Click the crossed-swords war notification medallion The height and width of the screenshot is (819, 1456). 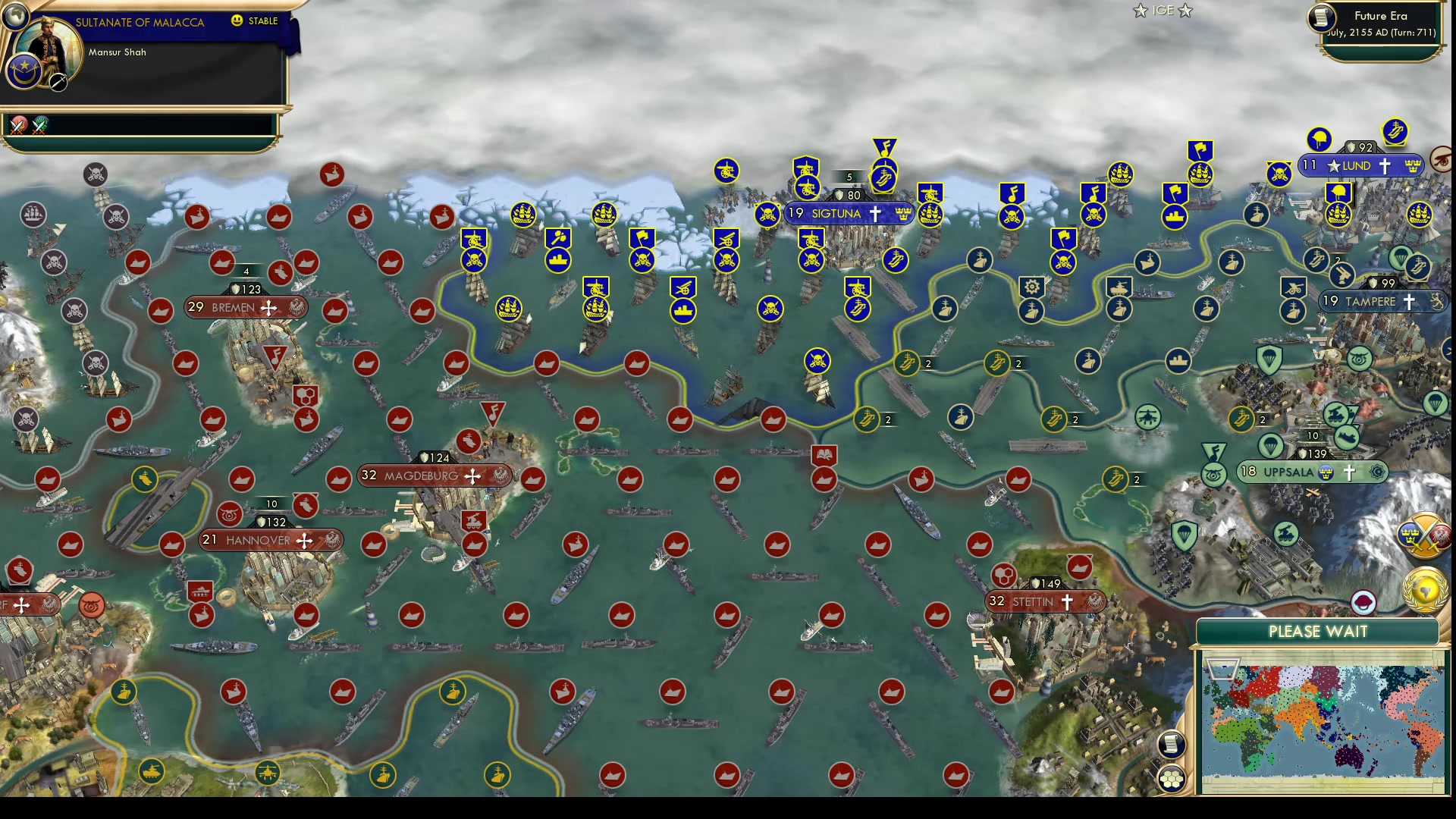click(x=18, y=125)
